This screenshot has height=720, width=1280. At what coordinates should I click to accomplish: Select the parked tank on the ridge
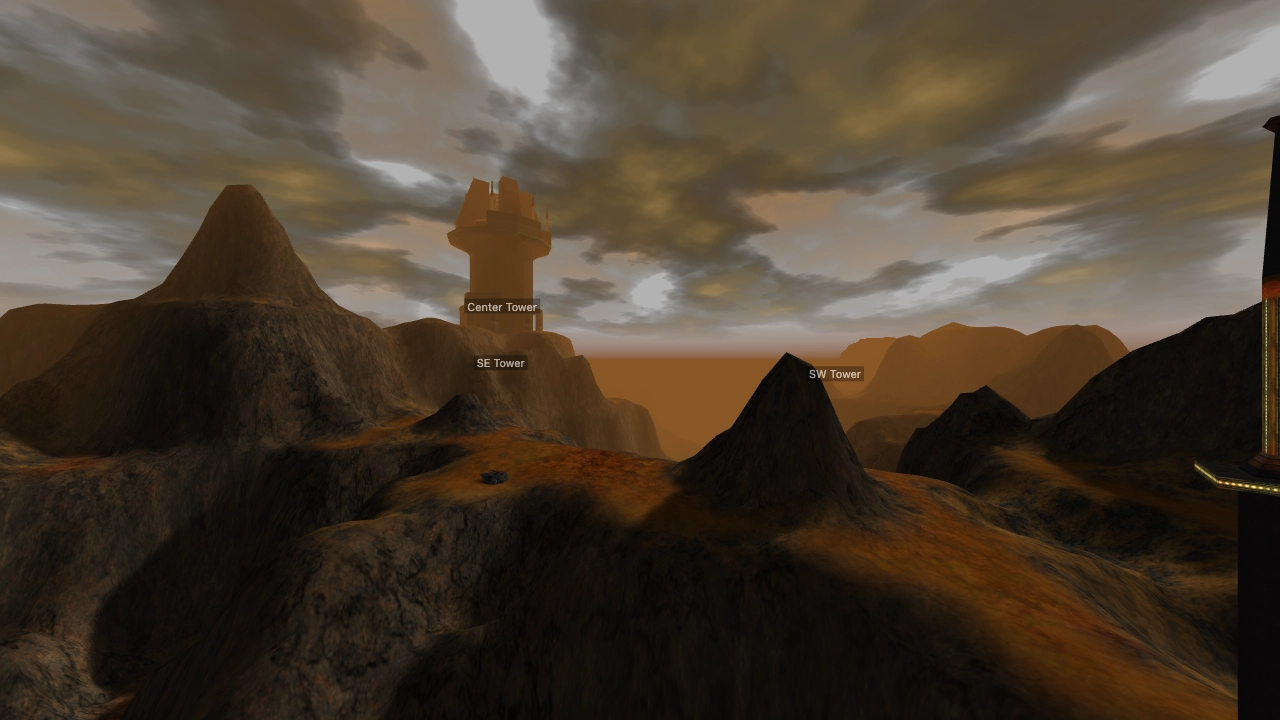[x=492, y=477]
